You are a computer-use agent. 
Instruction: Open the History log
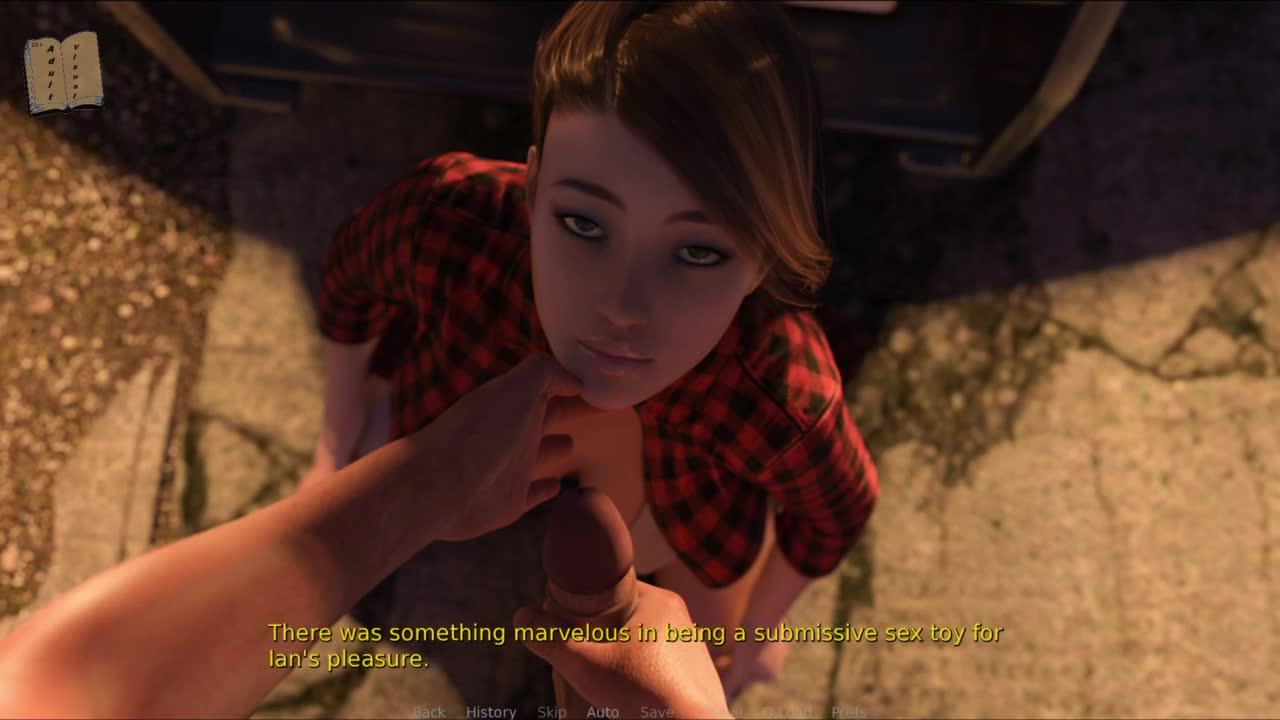pos(491,712)
